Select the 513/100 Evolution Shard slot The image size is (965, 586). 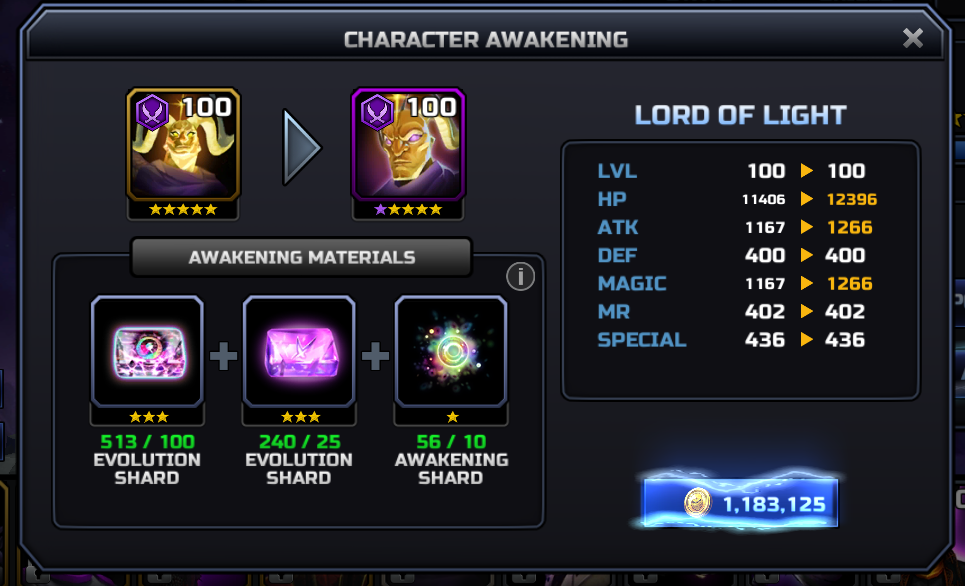pyautogui.click(x=147, y=352)
